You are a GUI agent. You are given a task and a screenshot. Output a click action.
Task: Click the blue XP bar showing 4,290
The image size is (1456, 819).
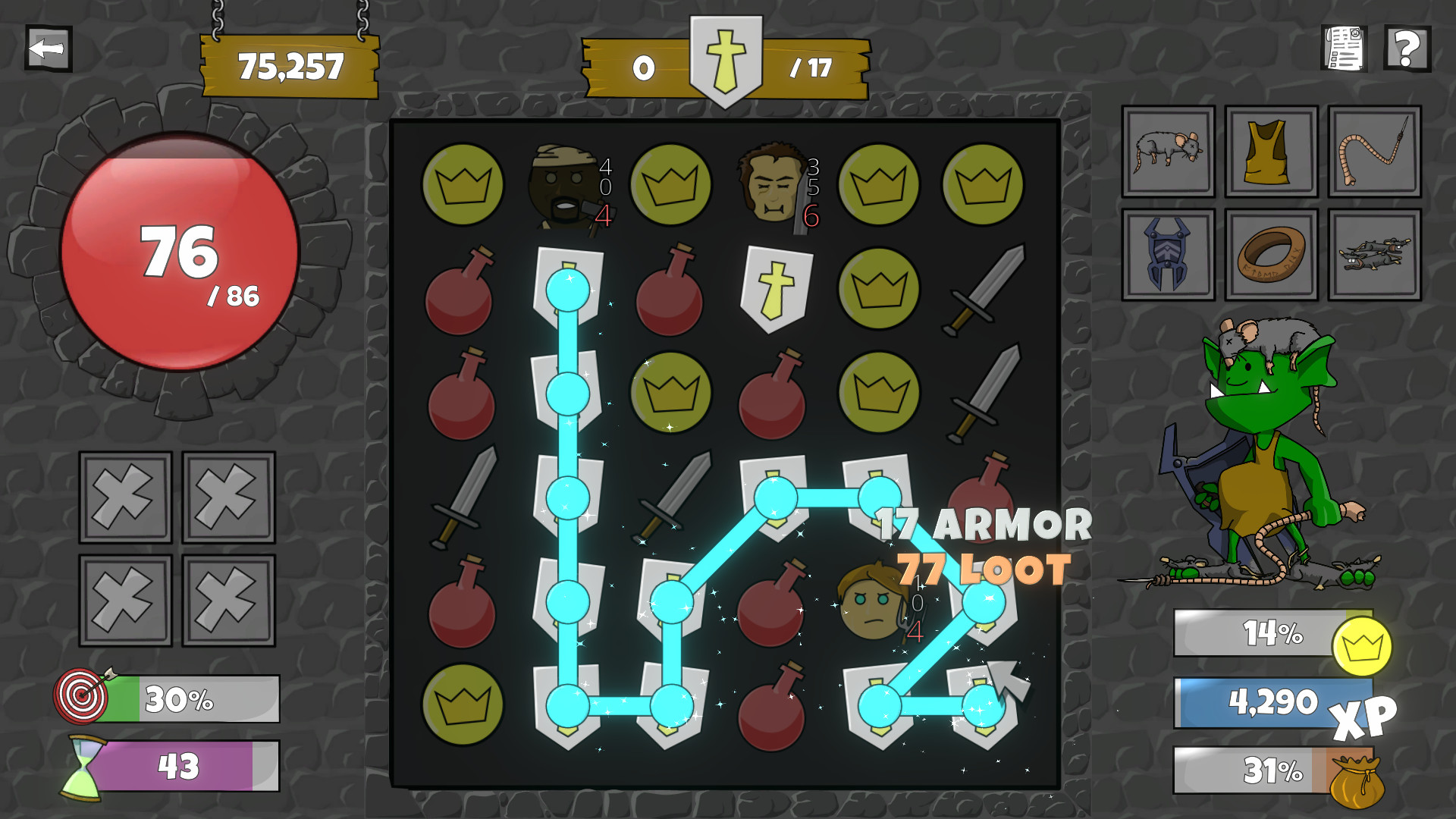[x=1274, y=703]
